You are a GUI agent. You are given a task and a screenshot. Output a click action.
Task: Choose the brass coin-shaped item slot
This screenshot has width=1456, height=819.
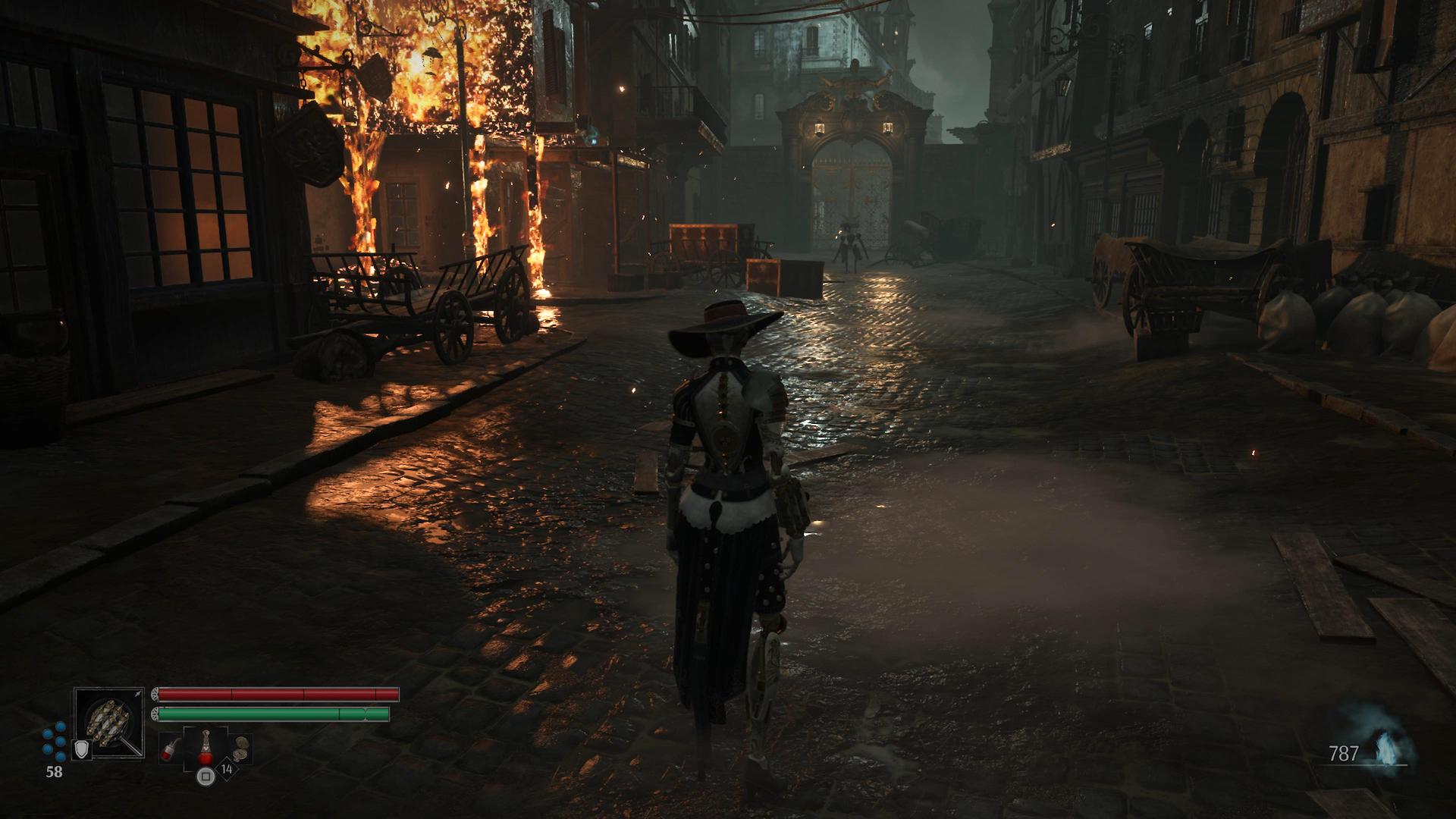(x=242, y=748)
